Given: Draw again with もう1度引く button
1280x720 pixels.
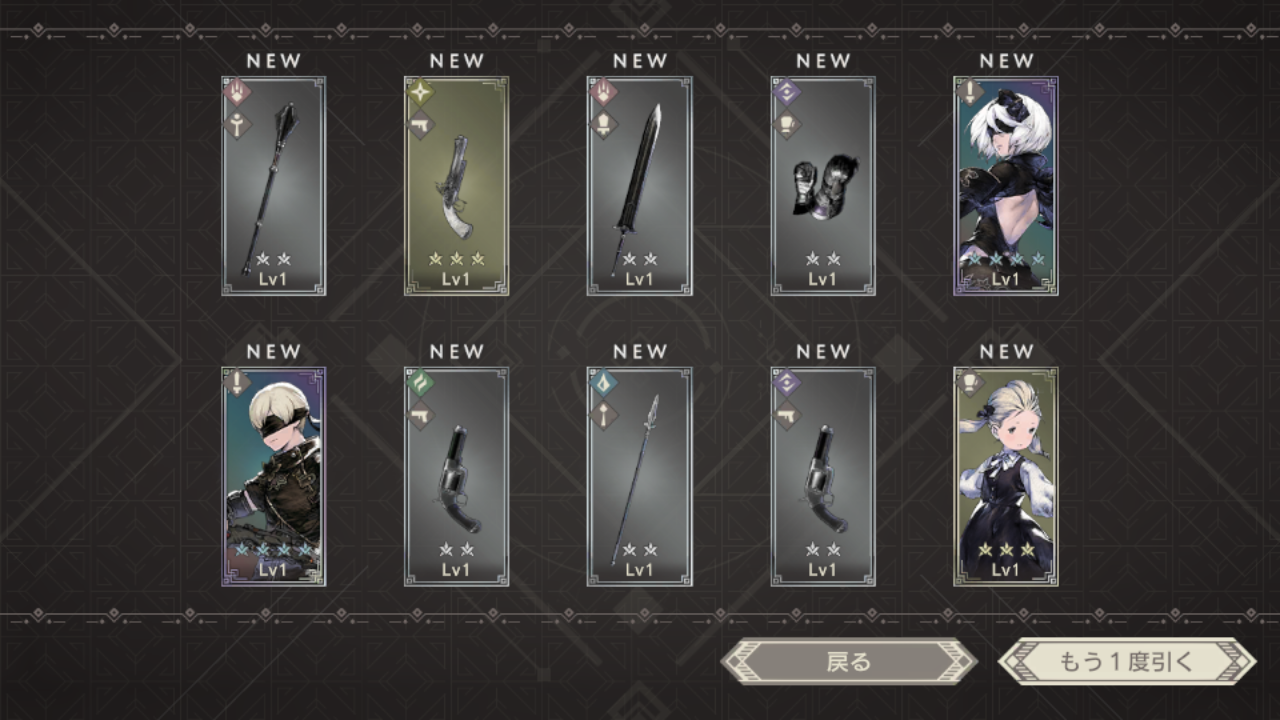Looking at the screenshot, I should click(1126, 662).
